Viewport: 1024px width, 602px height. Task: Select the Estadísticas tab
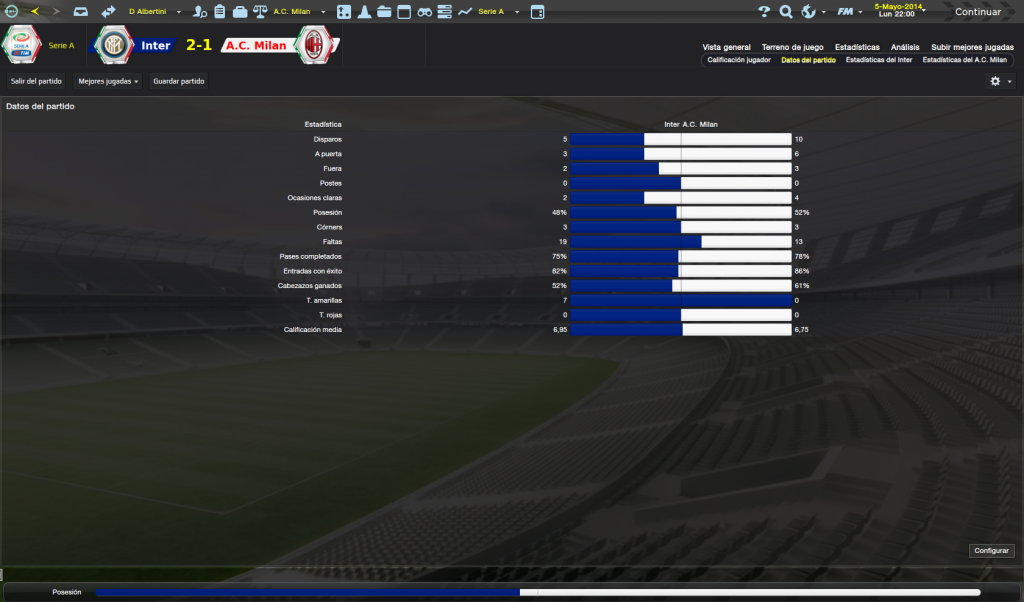click(857, 47)
